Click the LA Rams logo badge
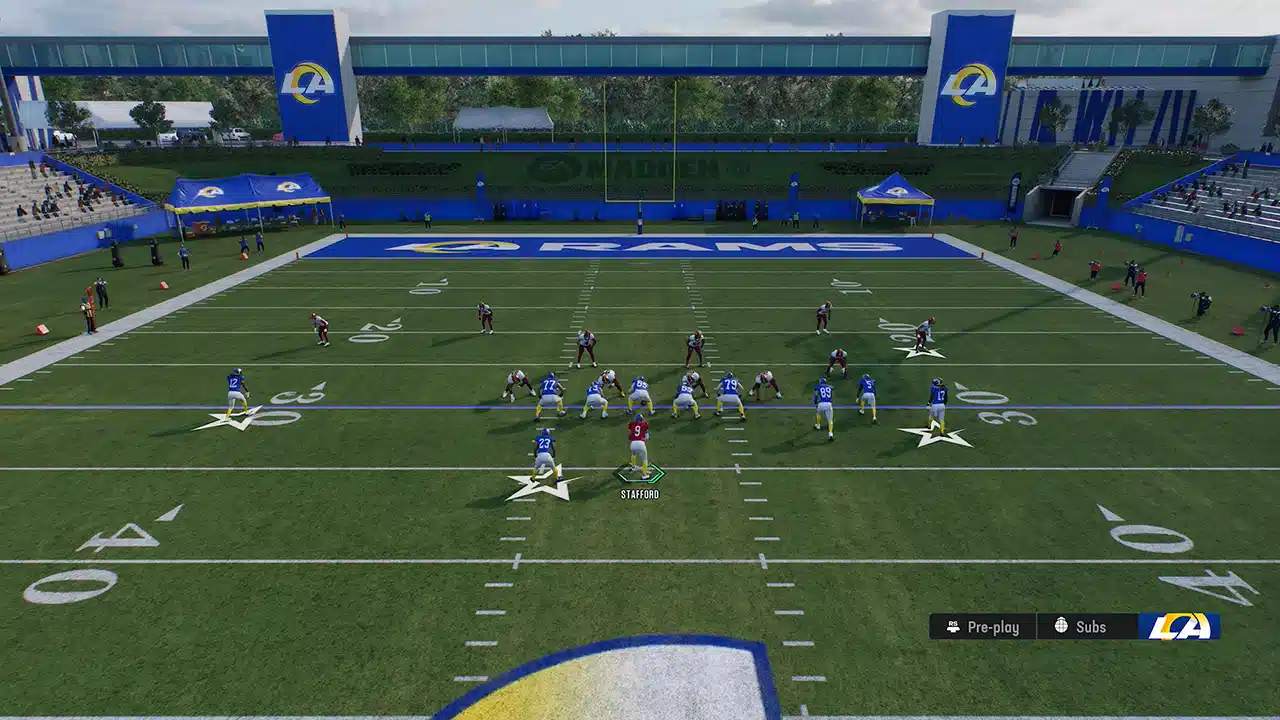 click(x=1179, y=627)
